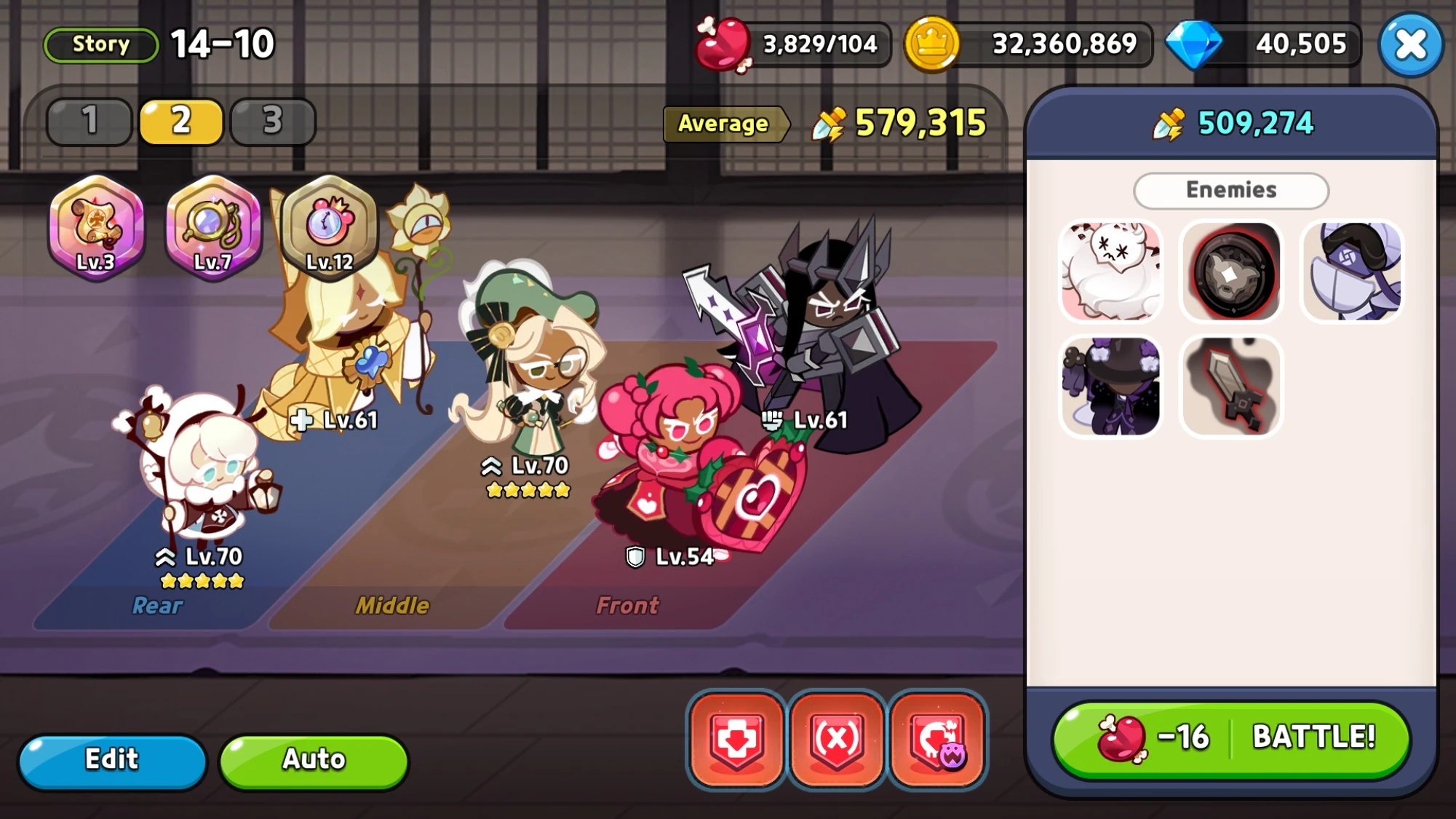Switch to team slot 1
The height and width of the screenshot is (819, 1456).
pyautogui.click(x=88, y=122)
